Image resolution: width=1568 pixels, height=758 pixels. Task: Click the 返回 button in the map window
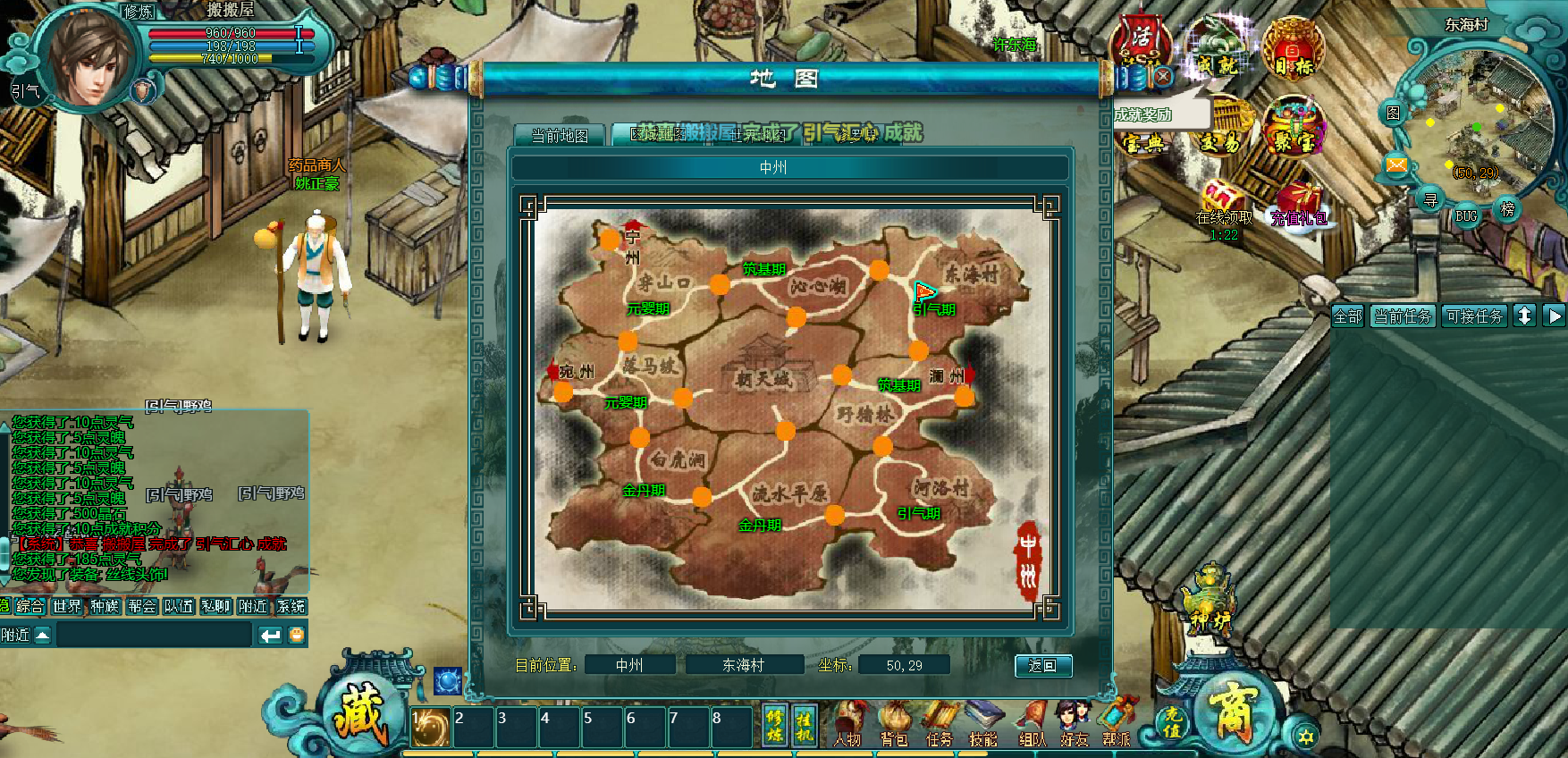pyautogui.click(x=1042, y=666)
